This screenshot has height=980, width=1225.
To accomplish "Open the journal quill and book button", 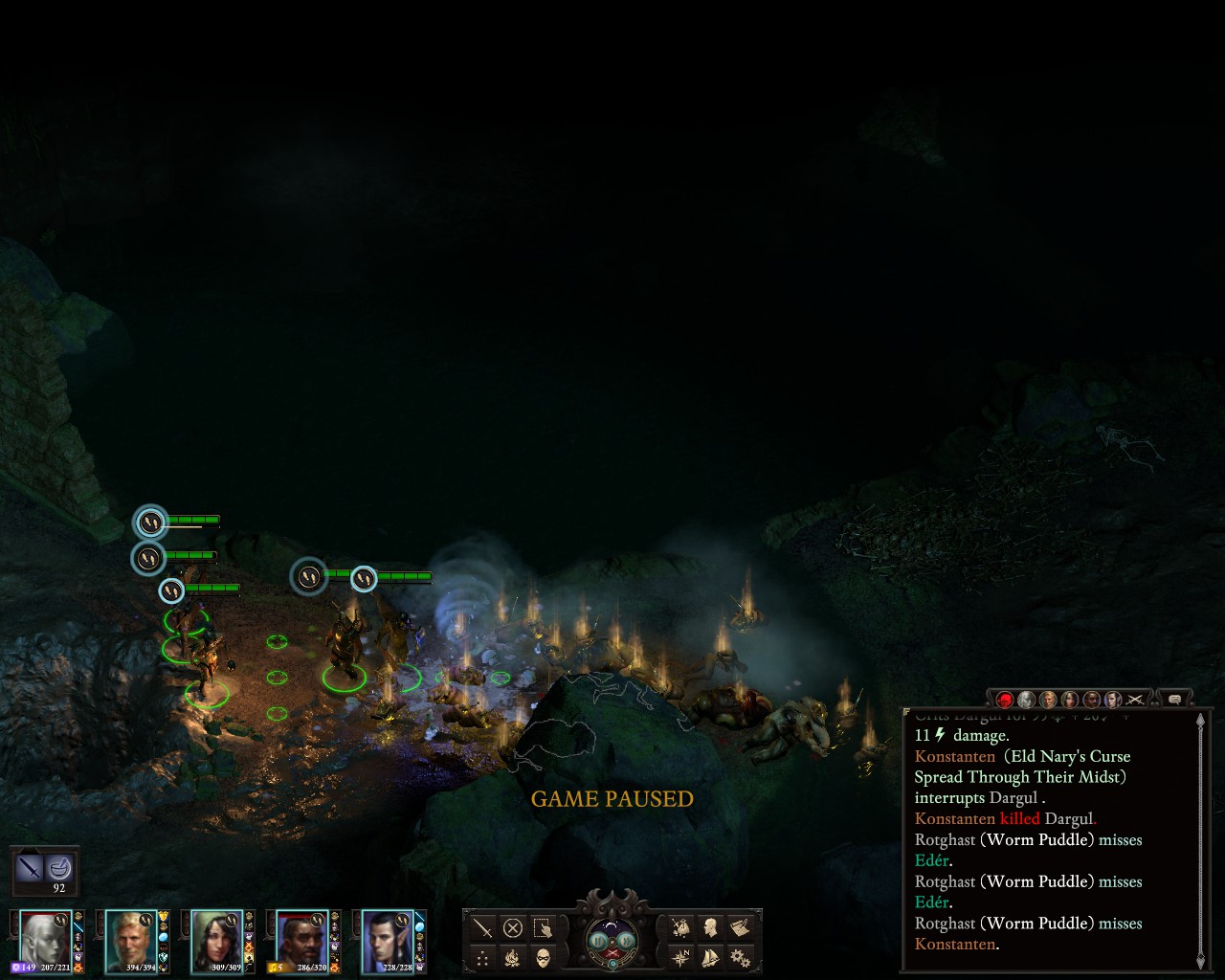I will 739,927.
